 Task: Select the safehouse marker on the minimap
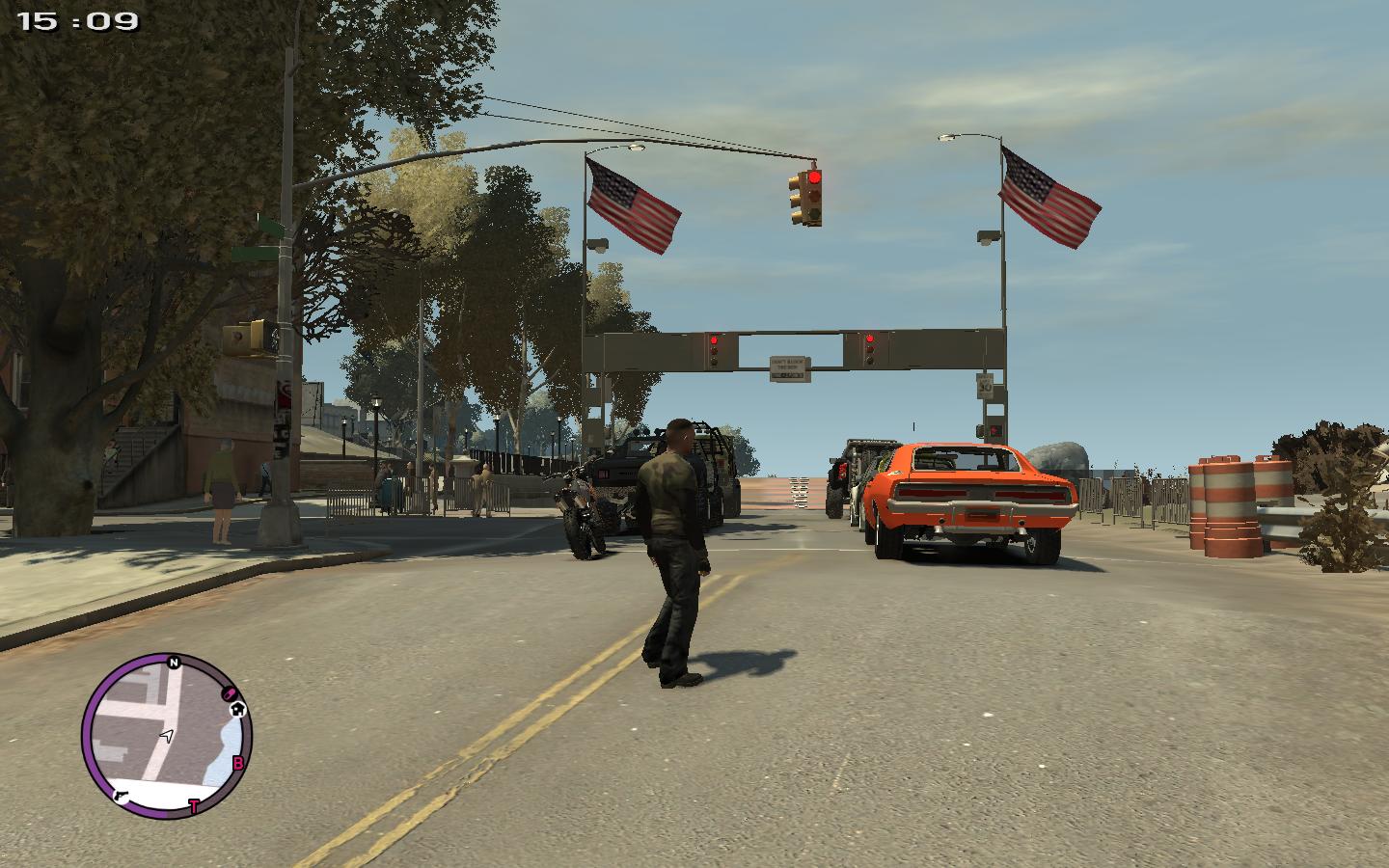(x=238, y=709)
